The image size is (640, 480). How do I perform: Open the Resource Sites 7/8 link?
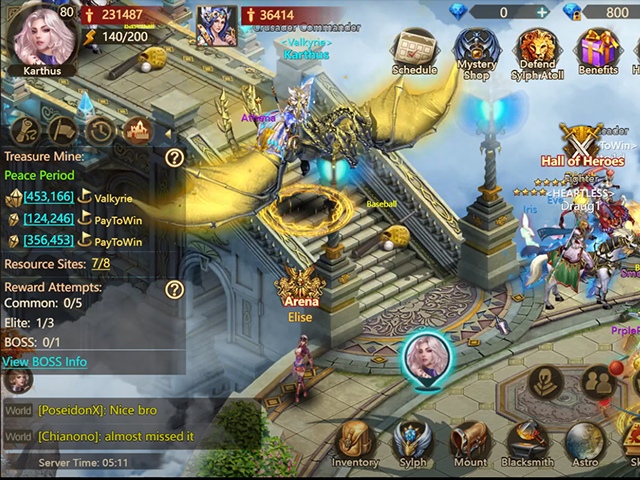pos(100,264)
